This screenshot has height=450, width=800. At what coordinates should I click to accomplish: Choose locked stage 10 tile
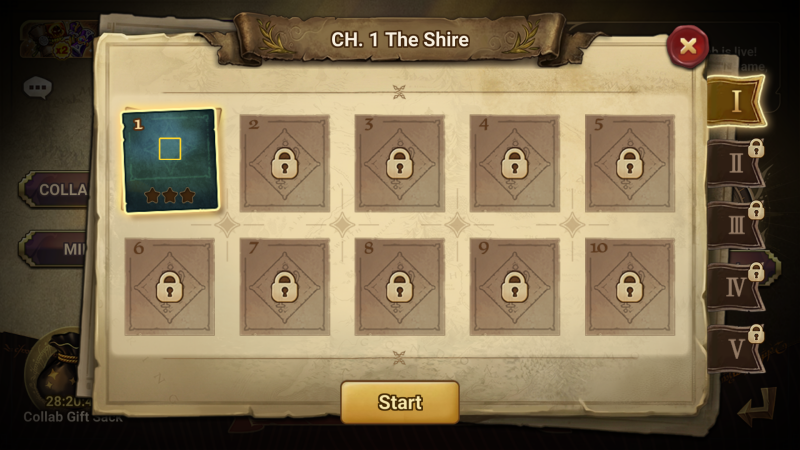(629, 287)
